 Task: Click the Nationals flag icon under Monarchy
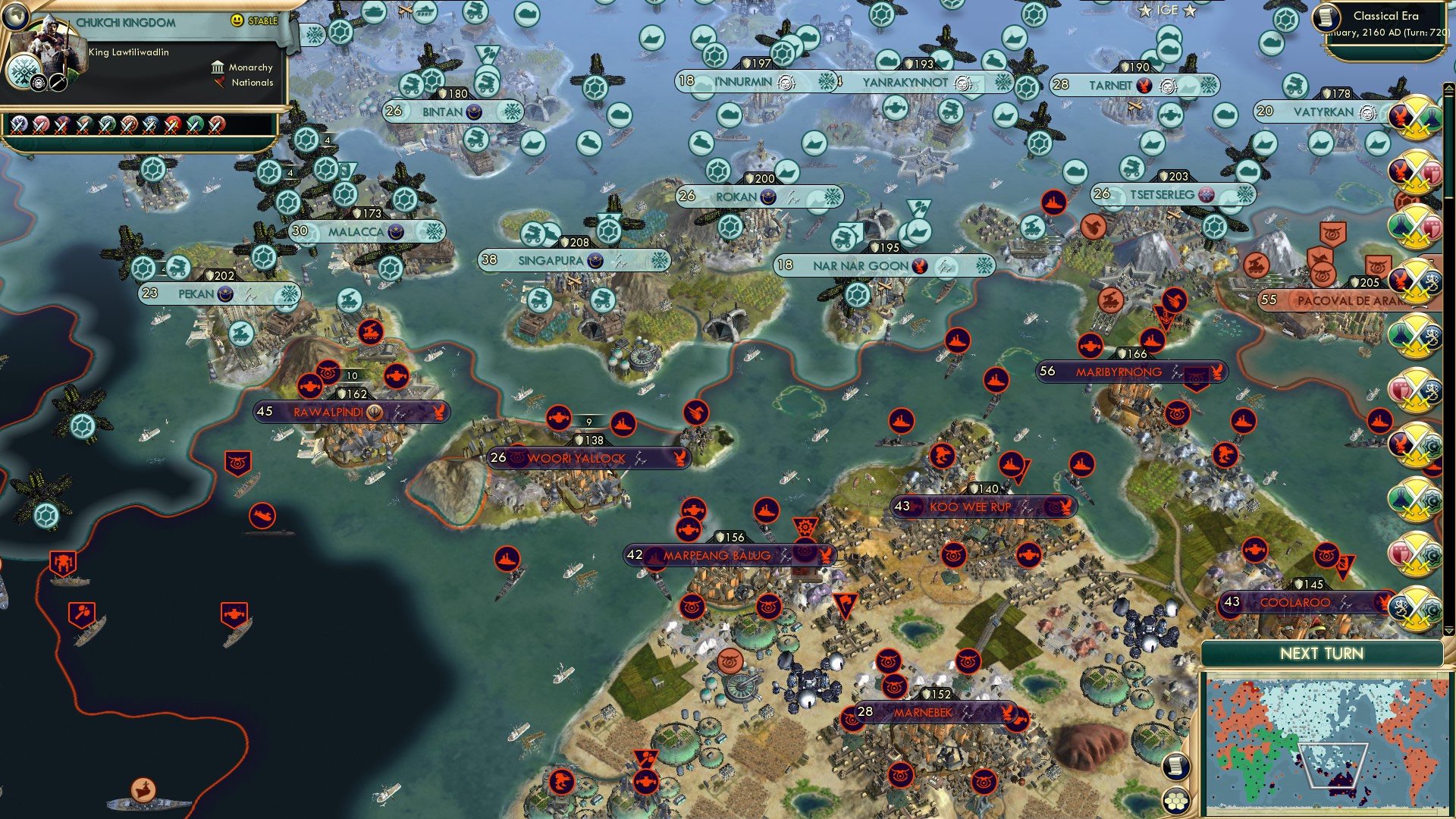click(218, 83)
